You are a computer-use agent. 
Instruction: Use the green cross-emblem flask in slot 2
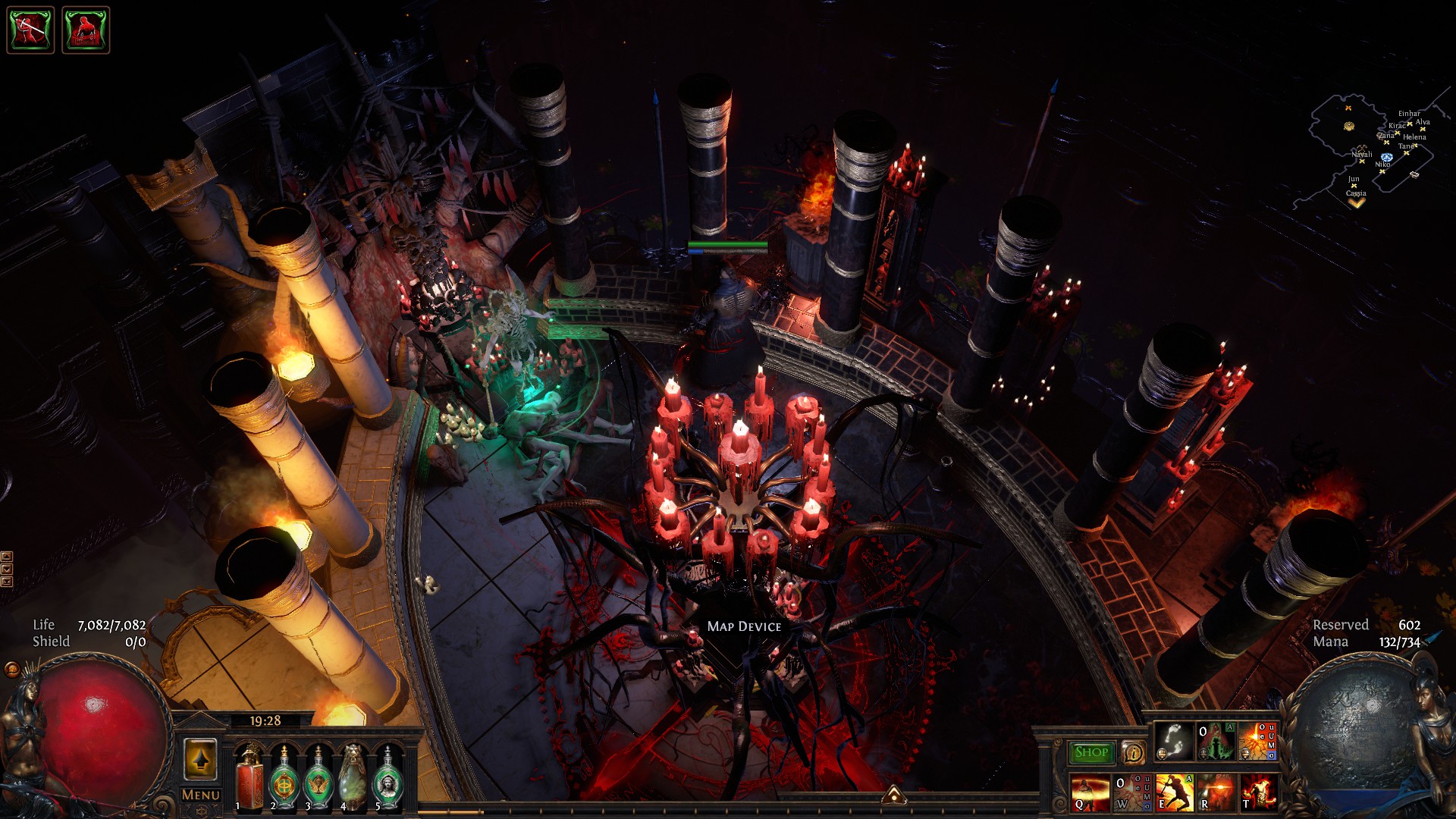point(284,777)
